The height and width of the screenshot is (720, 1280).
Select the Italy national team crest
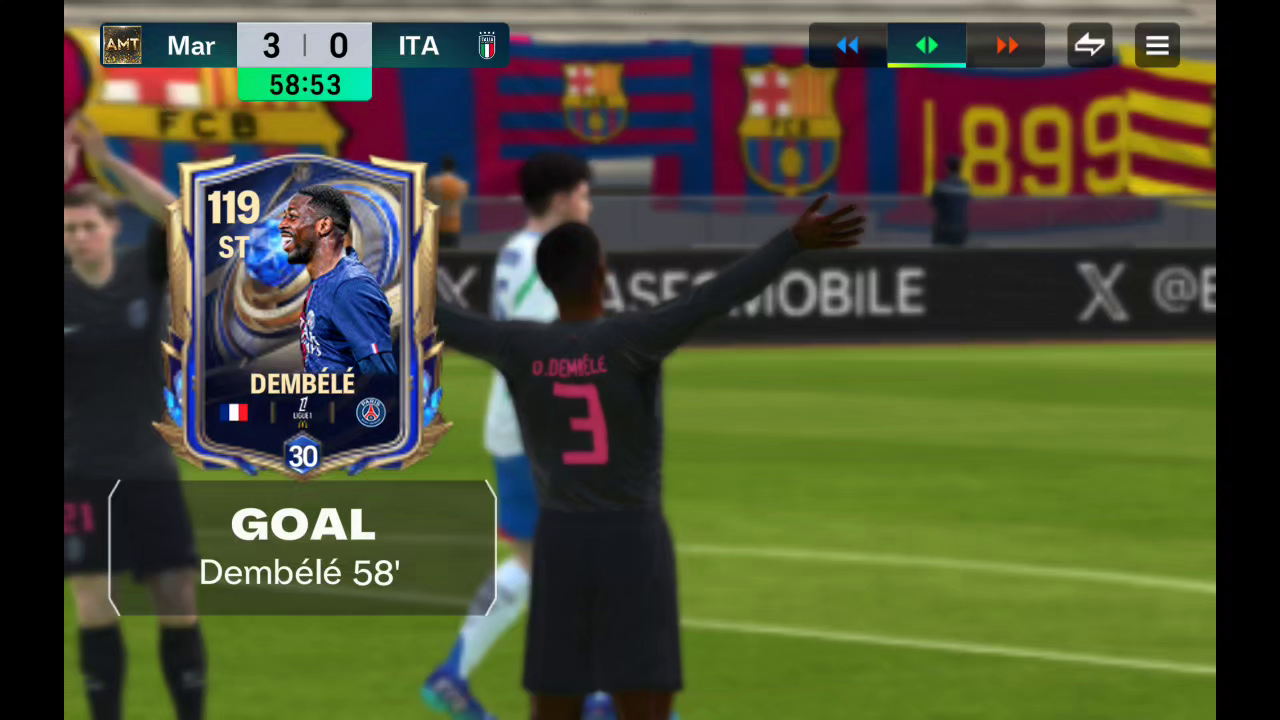(487, 45)
